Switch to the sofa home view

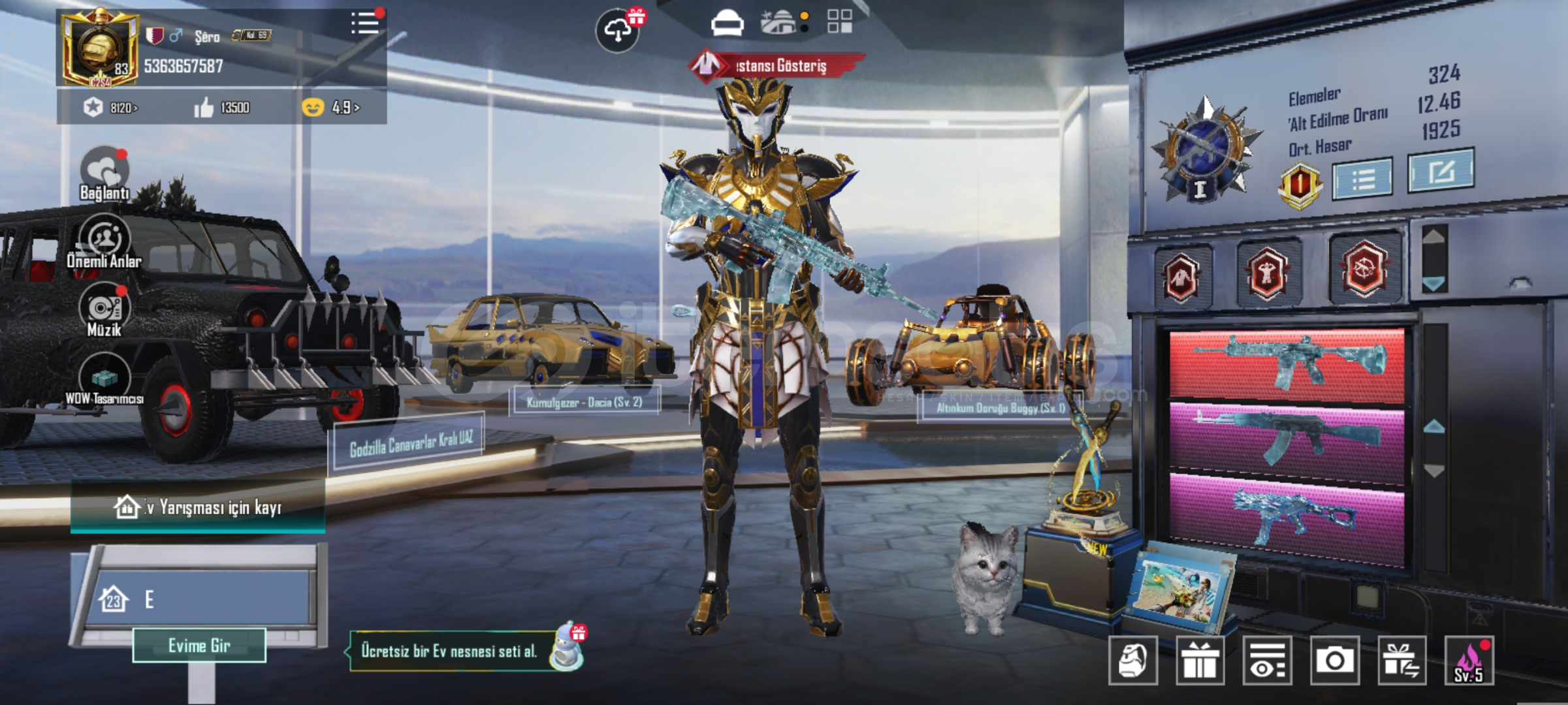[727, 23]
